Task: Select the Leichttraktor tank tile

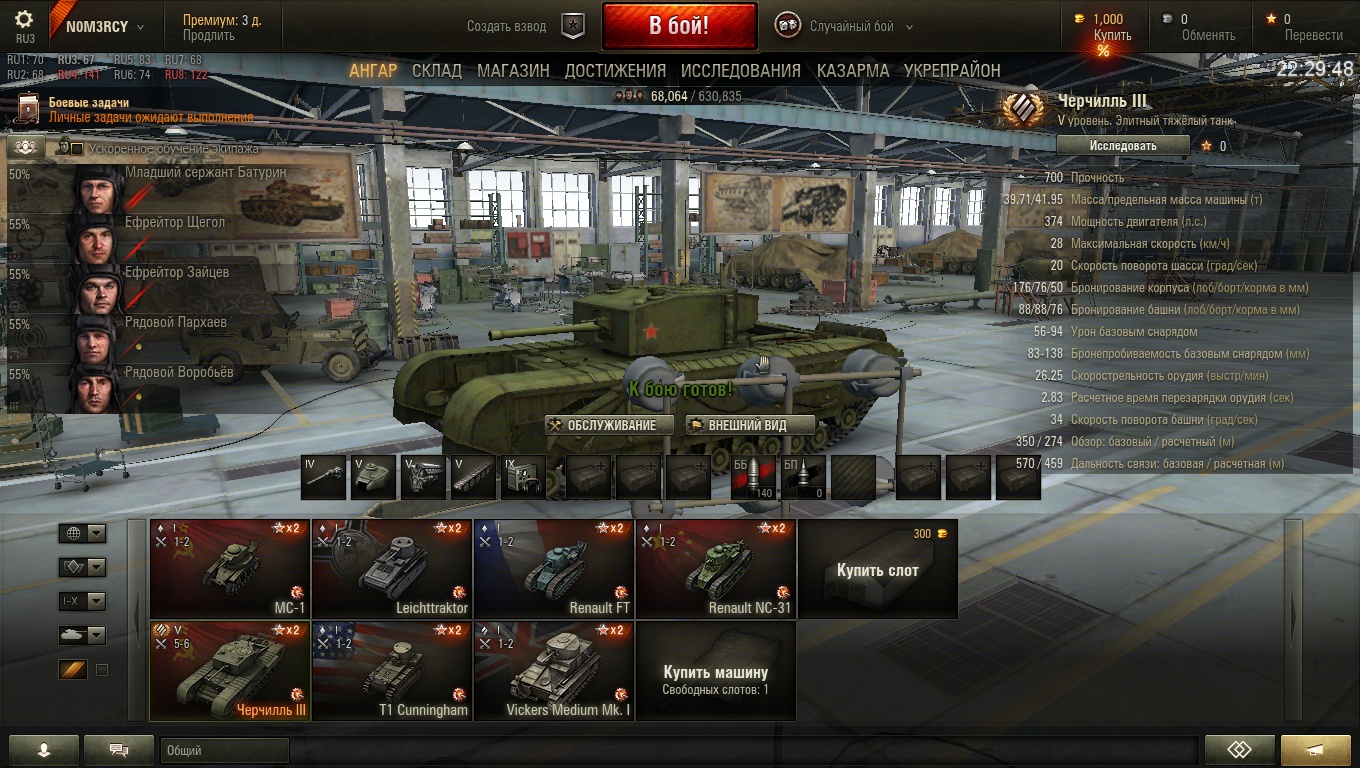Action: pyautogui.click(x=392, y=568)
